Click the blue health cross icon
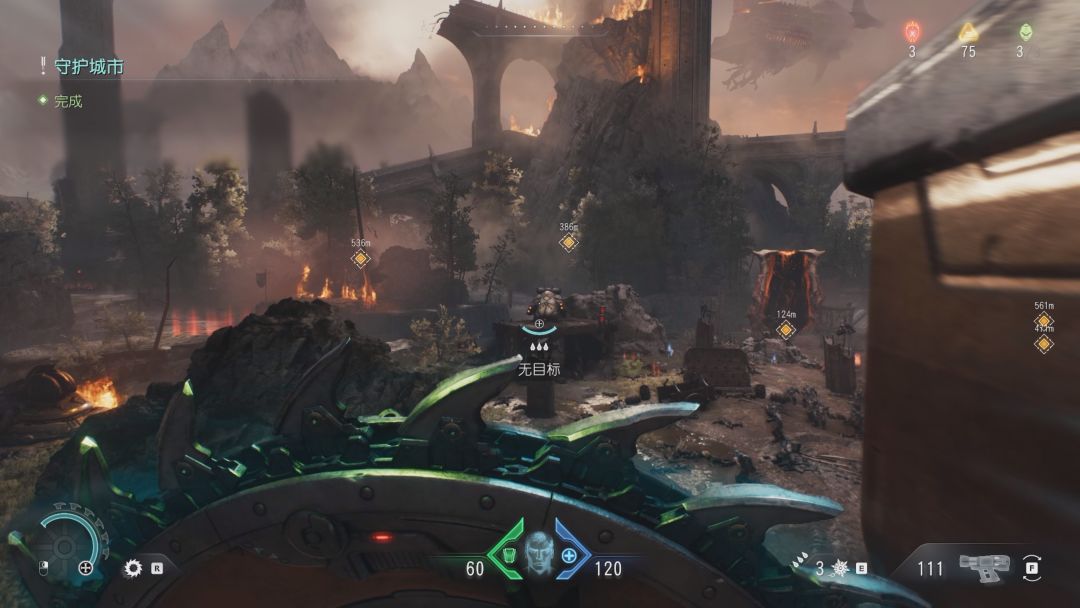 [569, 555]
